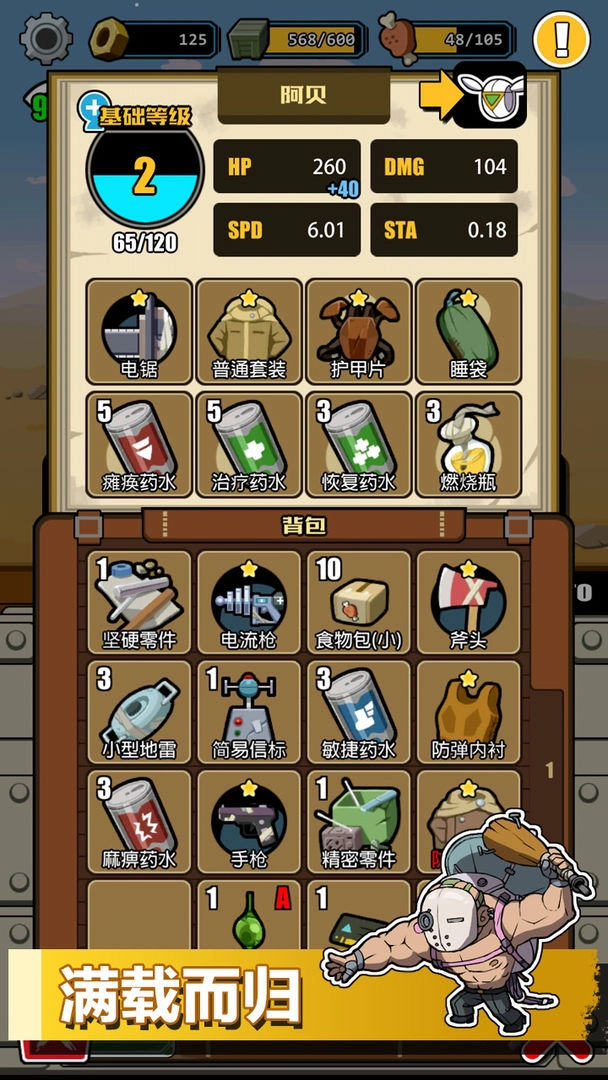Pick the 斧头 axe from backpack
608x1080 pixels.
(468, 602)
